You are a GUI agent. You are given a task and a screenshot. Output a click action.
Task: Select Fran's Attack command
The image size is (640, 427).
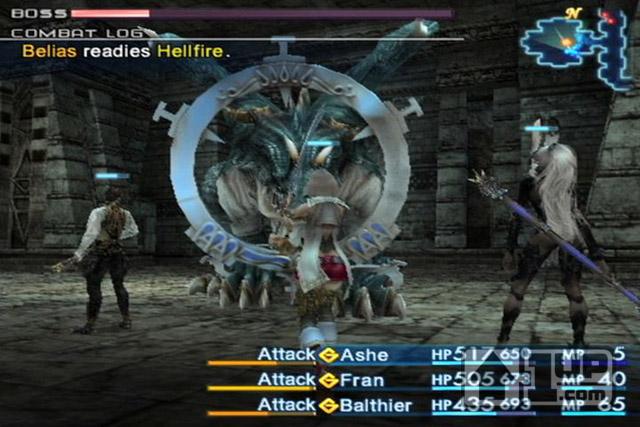click(286, 380)
